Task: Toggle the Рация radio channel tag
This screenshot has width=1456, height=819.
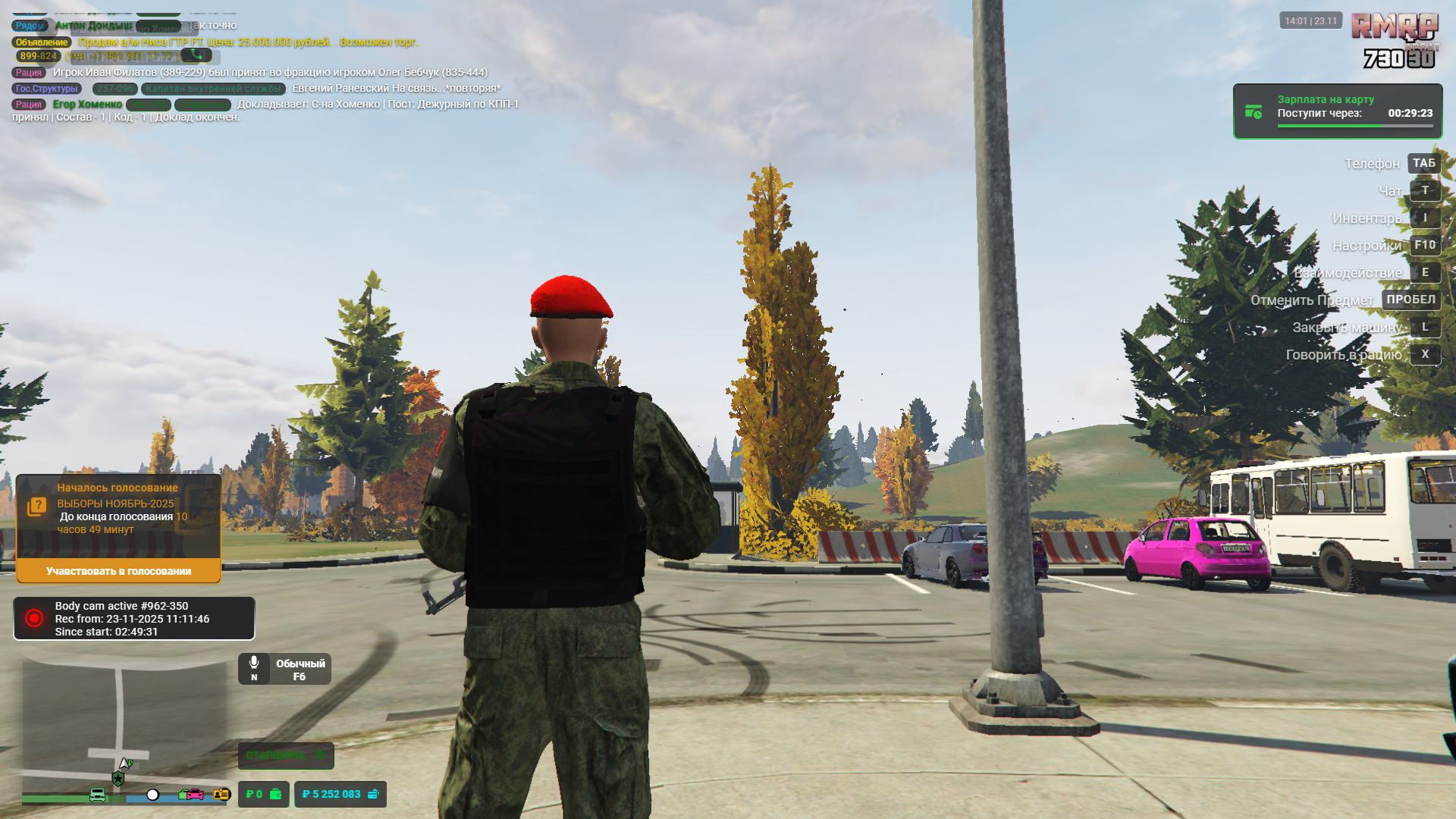Action: (x=28, y=71)
